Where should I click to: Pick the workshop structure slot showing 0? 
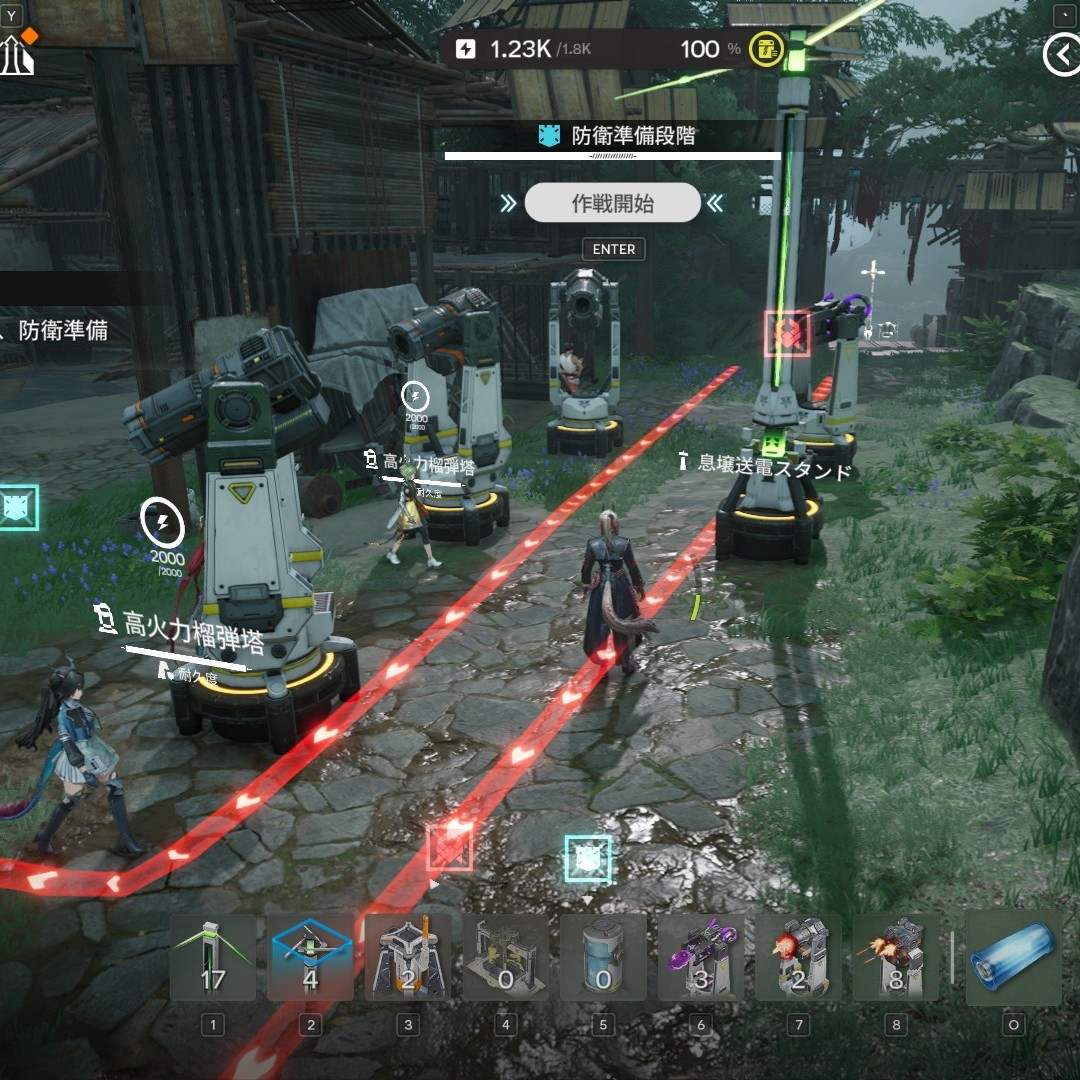(x=505, y=958)
